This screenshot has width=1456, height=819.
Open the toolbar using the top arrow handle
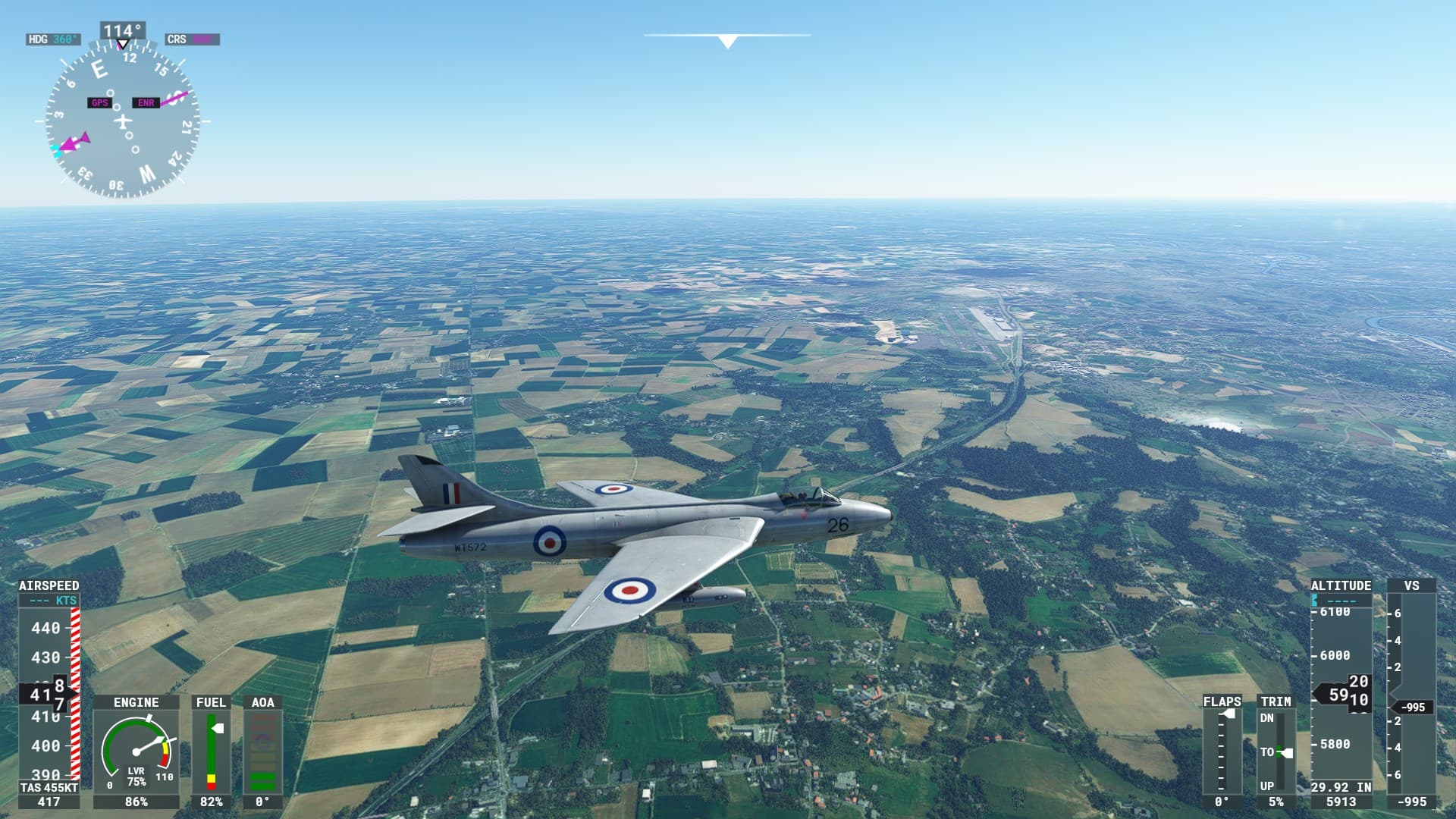(727, 42)
